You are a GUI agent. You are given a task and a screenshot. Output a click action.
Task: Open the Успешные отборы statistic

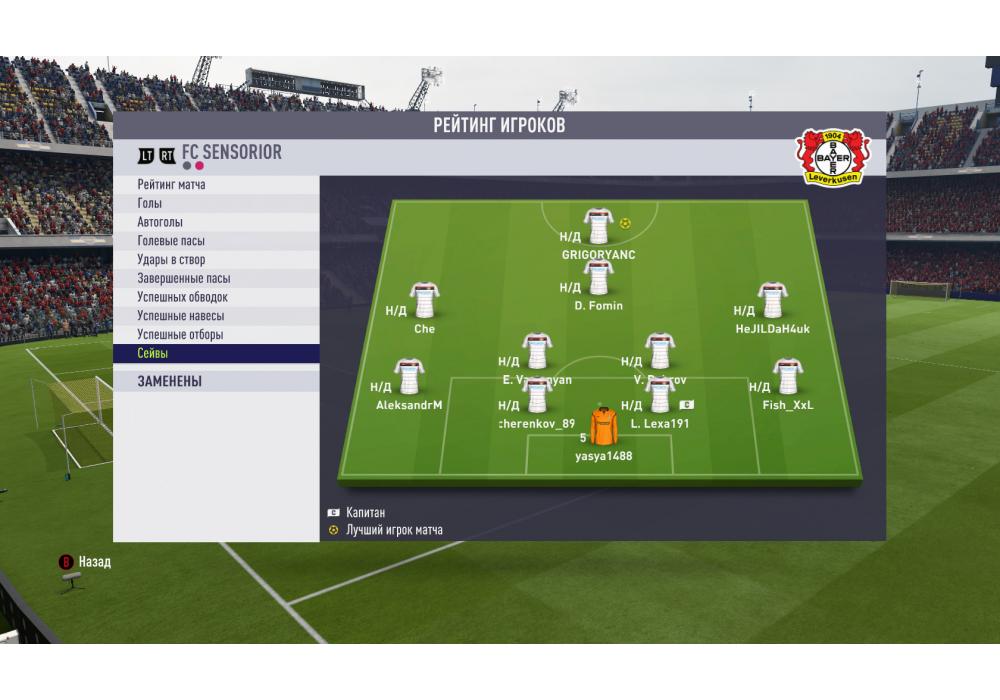point(216,335)
